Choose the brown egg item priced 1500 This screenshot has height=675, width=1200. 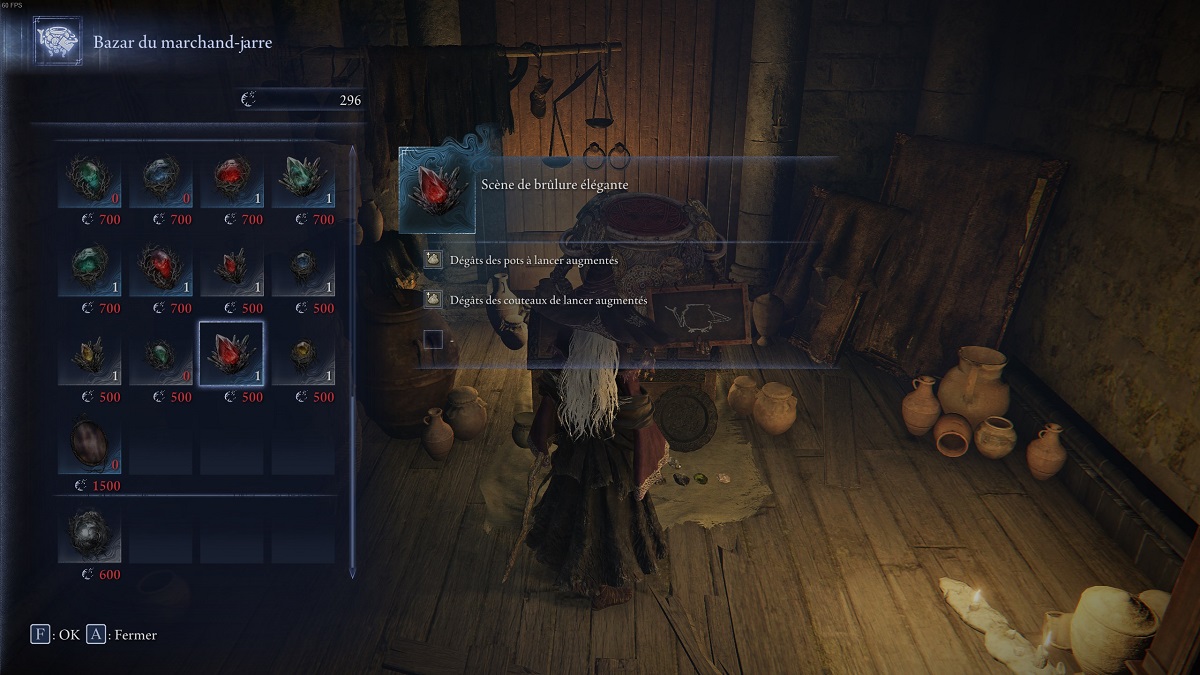pos(89,444)
